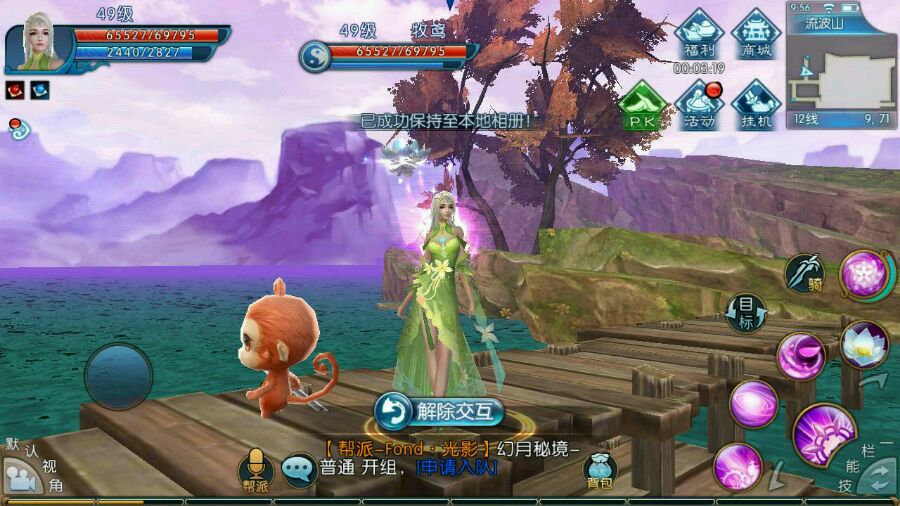The width and height of the screenshot is (900, 506).
Task: Activate the purple swirl orb skill
Action: click(x=753, y=404)
